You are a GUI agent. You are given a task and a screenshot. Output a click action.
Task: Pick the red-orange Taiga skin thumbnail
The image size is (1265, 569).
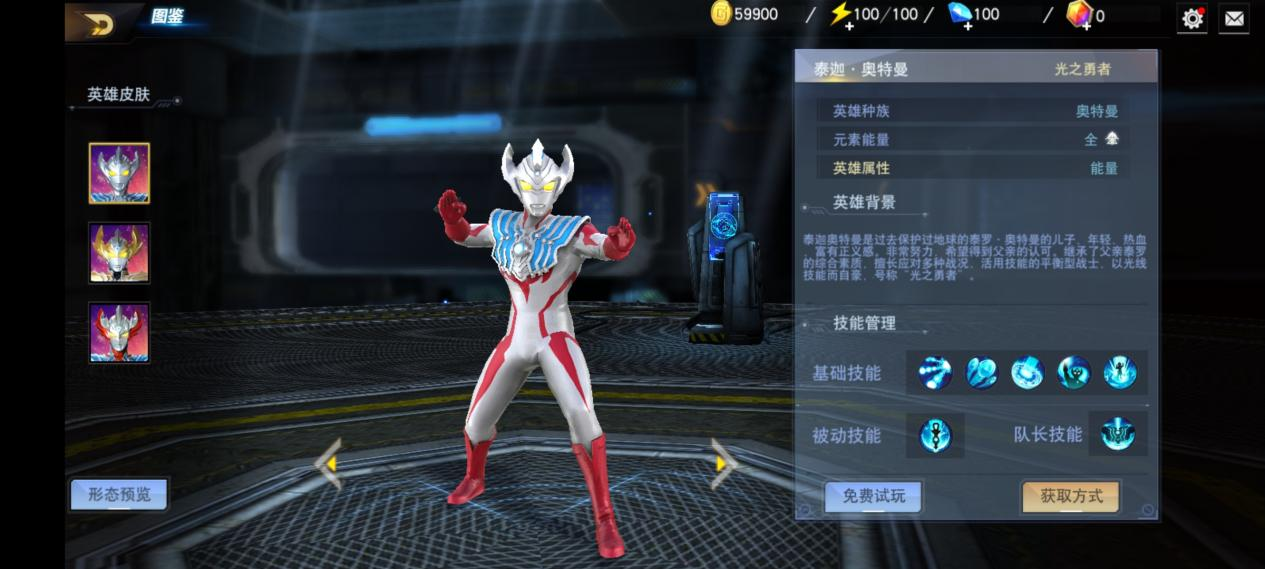click(x=119, y=332)
